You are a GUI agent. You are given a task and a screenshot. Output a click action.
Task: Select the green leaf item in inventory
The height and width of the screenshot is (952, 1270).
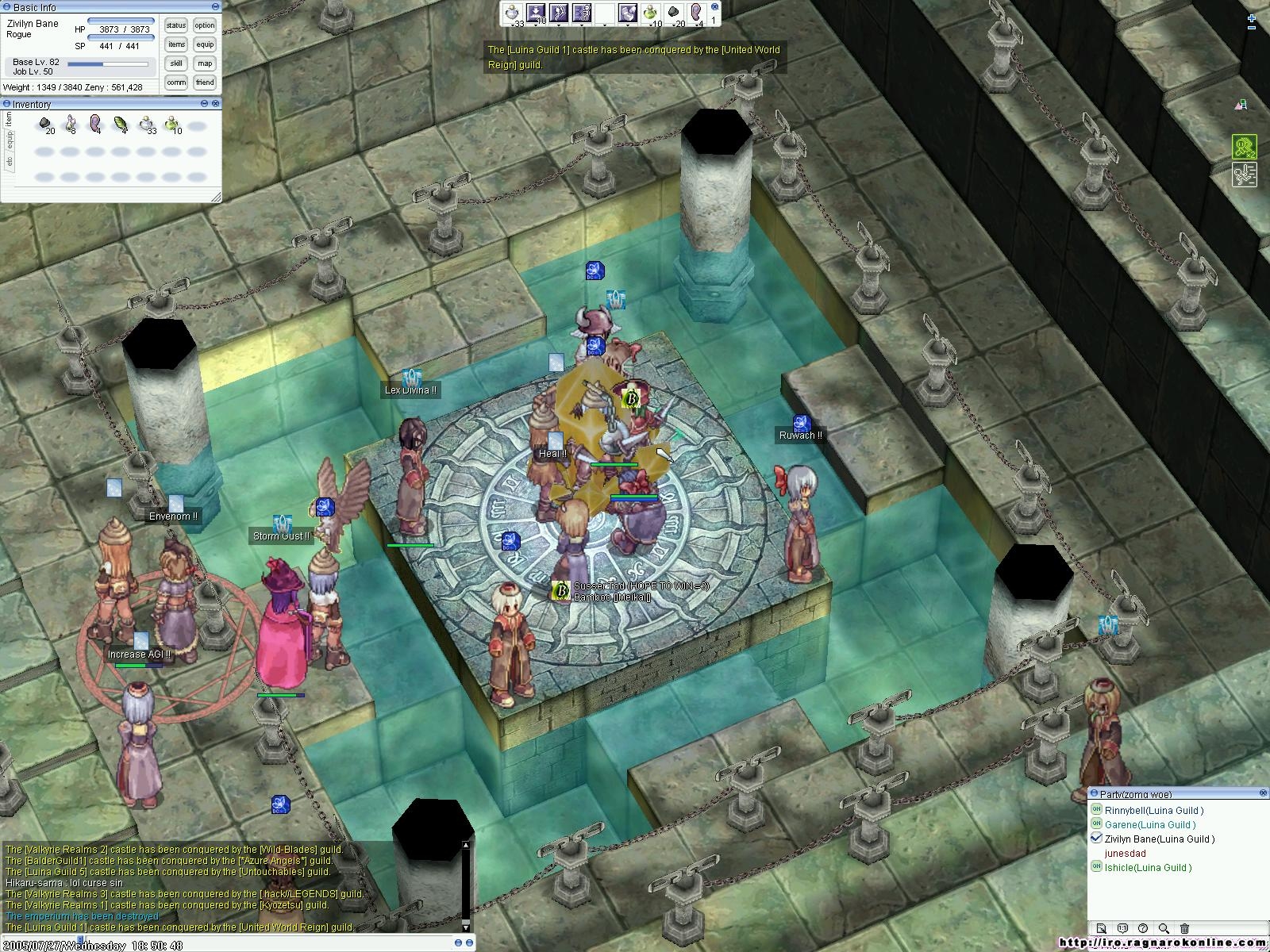tap(121, 124)
